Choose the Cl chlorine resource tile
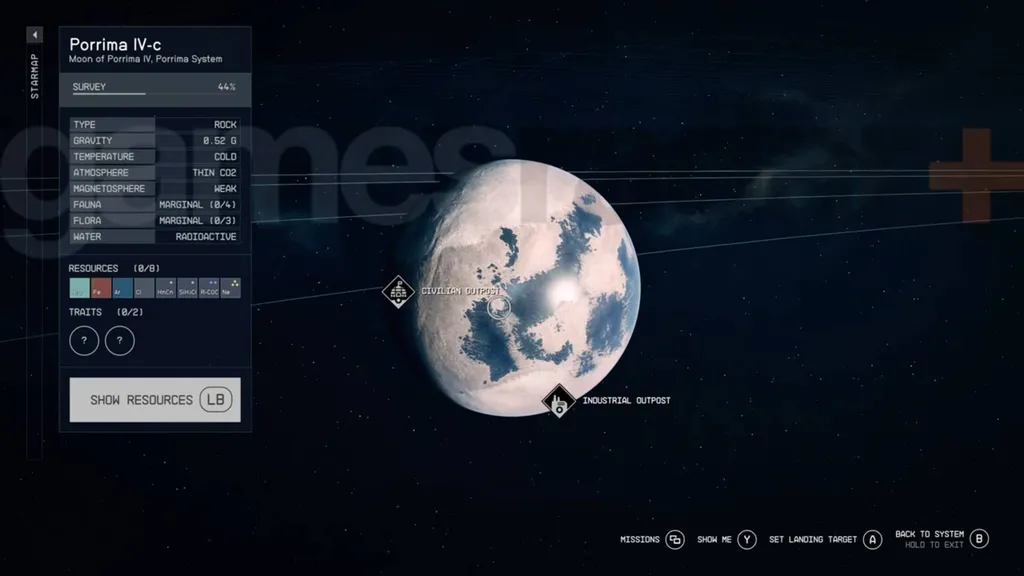 tap(144, 289)
